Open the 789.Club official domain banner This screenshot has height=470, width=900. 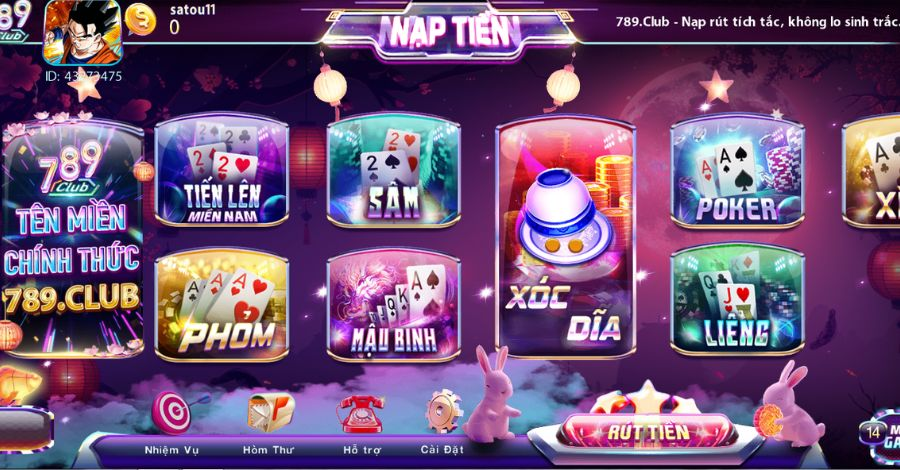coord(72,240)
